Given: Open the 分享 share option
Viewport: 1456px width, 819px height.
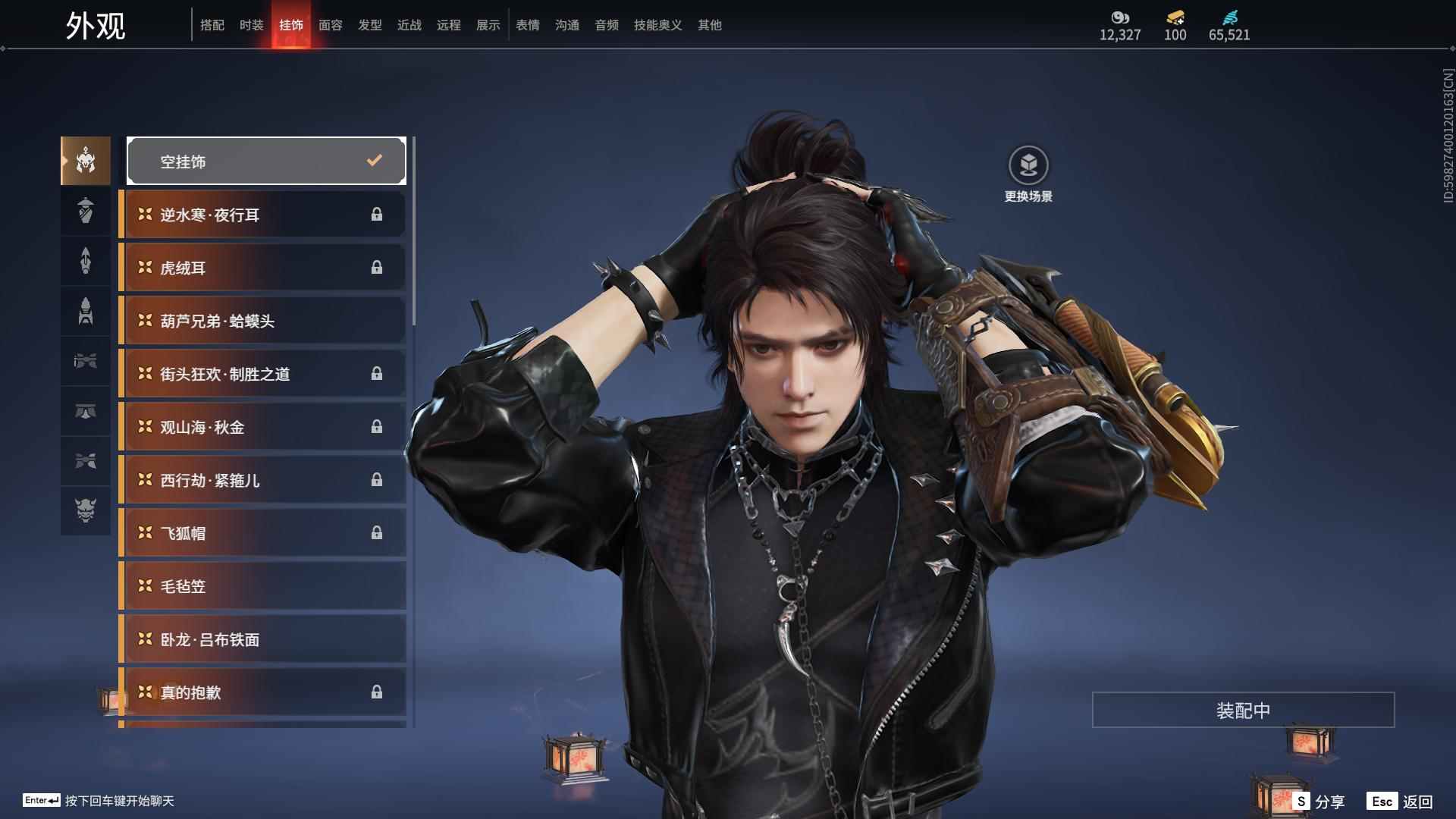Looking at the screenshot, I should 1319,801.
